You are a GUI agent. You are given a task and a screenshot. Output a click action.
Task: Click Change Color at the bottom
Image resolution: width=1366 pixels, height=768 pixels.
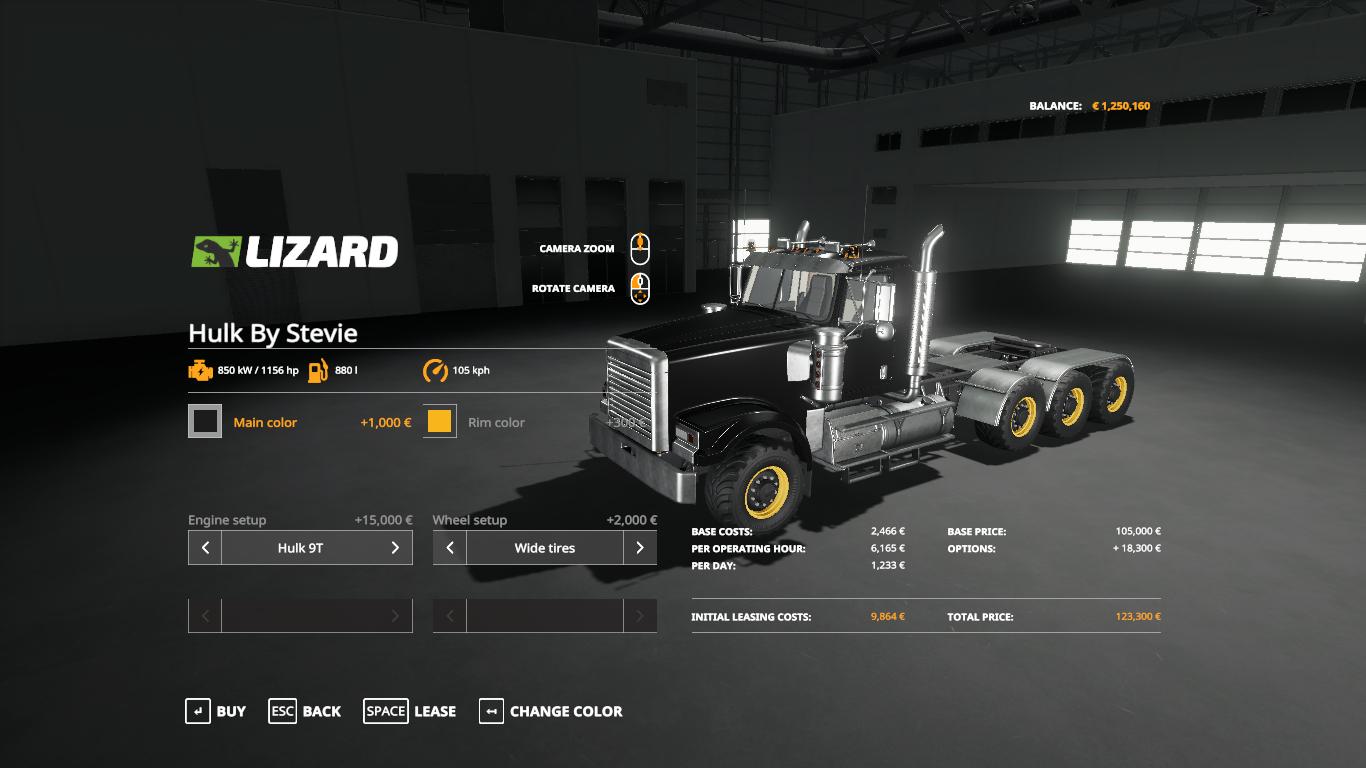[551, 711]
